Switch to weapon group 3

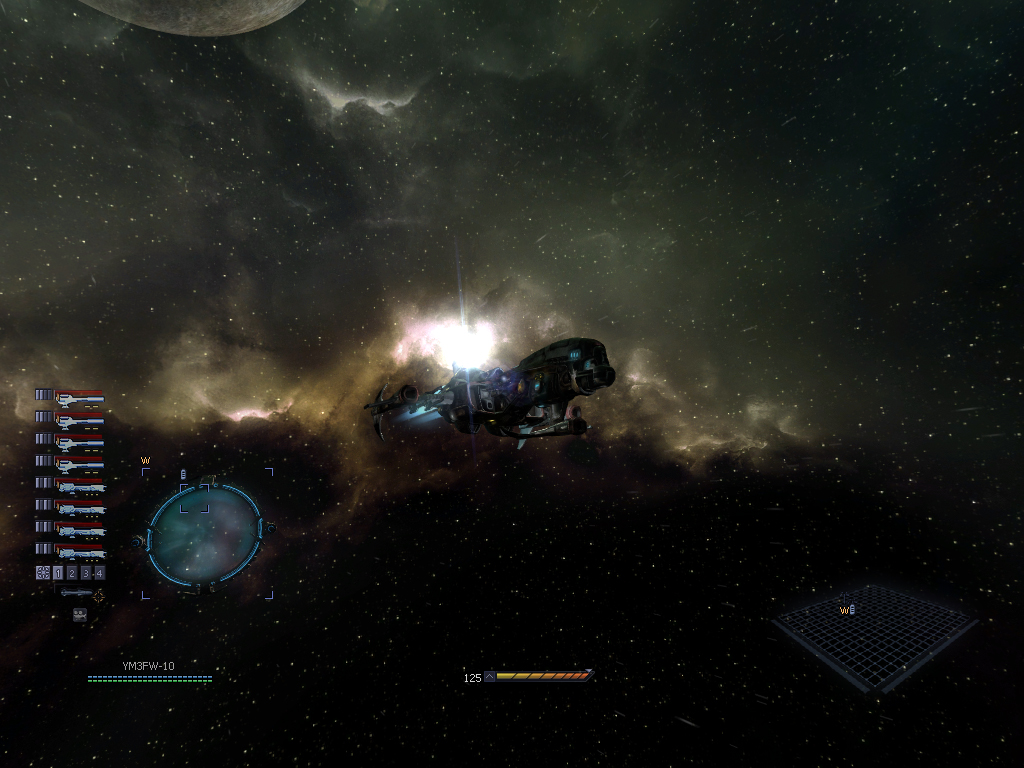point(86,573)
